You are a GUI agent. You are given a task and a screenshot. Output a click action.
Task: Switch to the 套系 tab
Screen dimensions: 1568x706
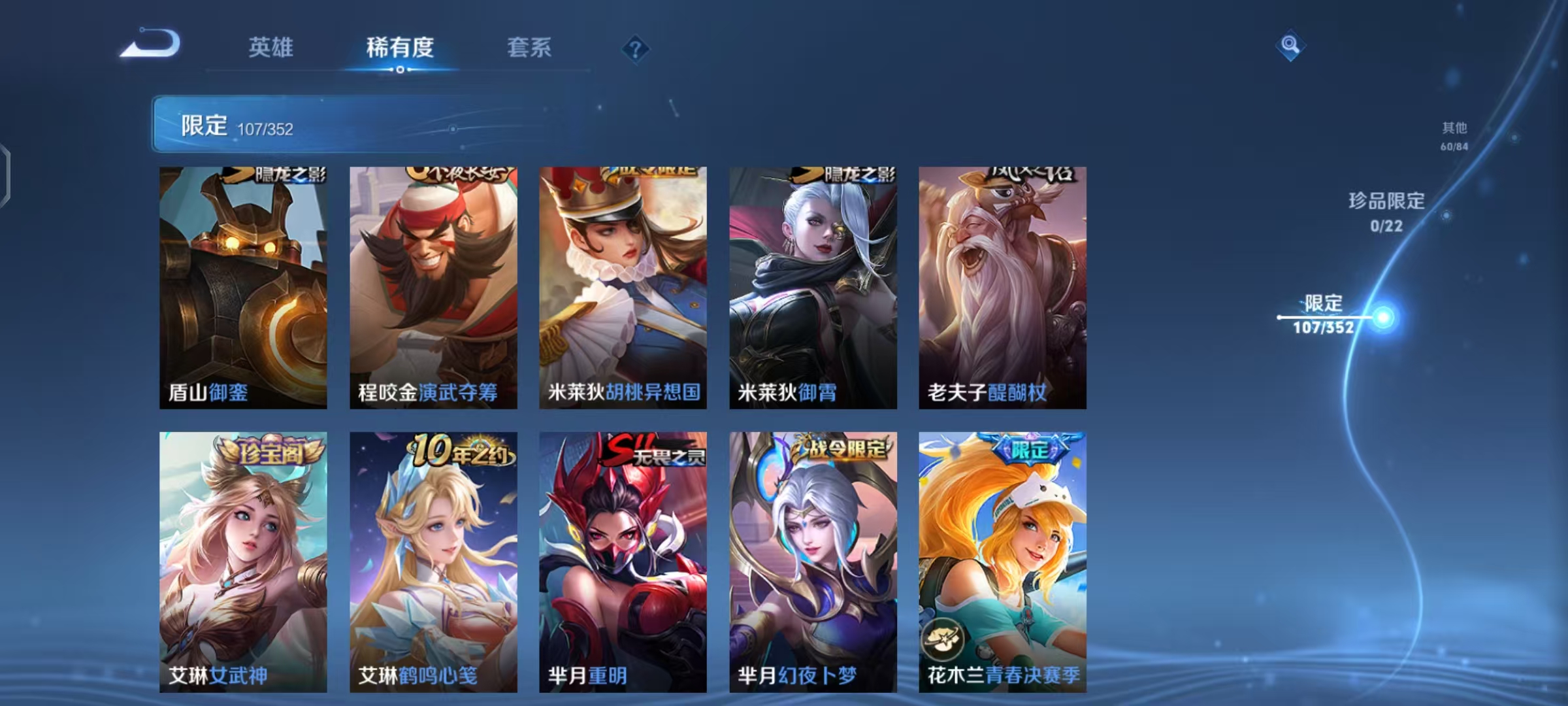pyautogui.click(x=531, y=48)
